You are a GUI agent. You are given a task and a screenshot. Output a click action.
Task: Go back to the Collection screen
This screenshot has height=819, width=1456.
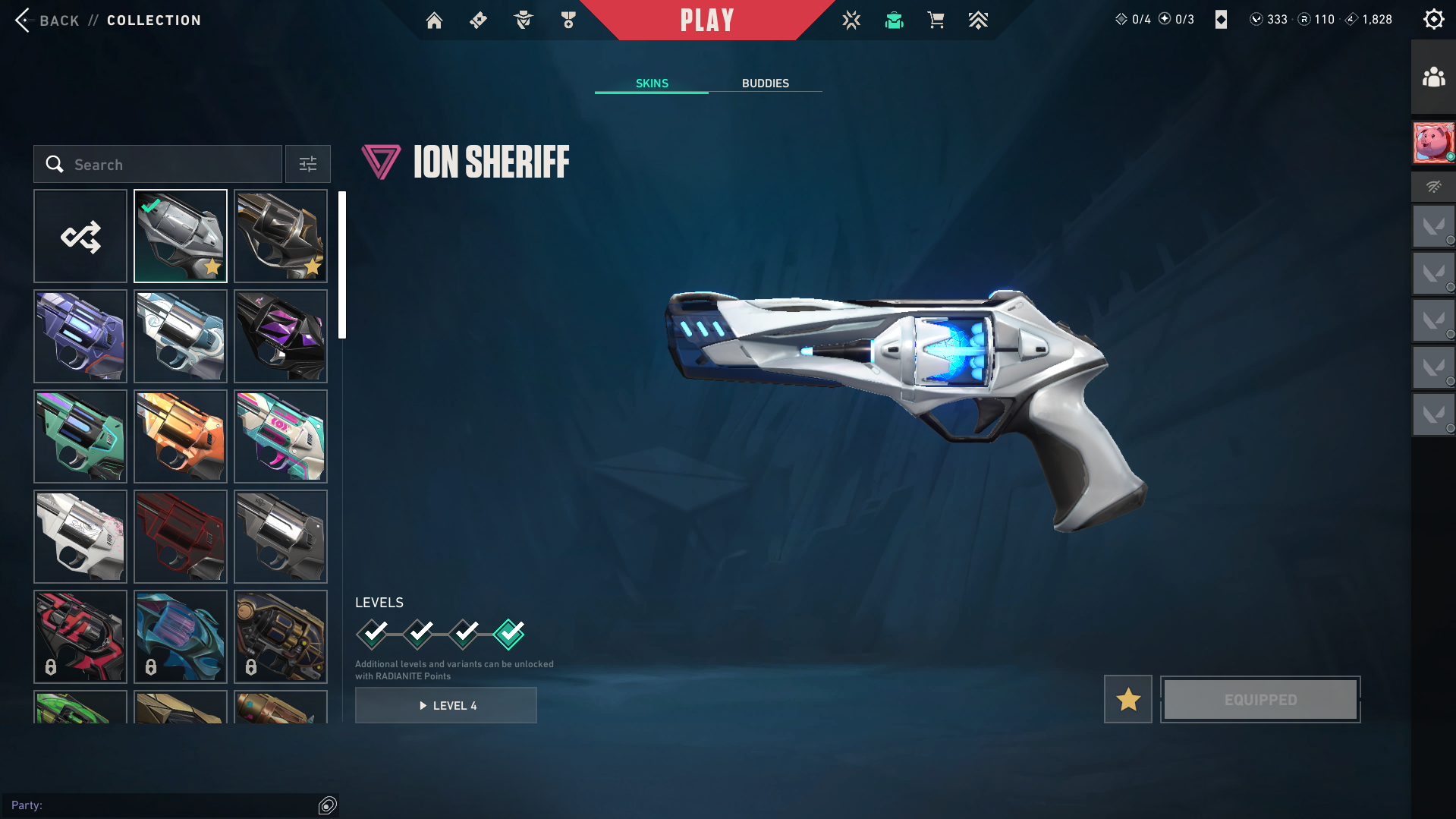[x=46, y=20]
